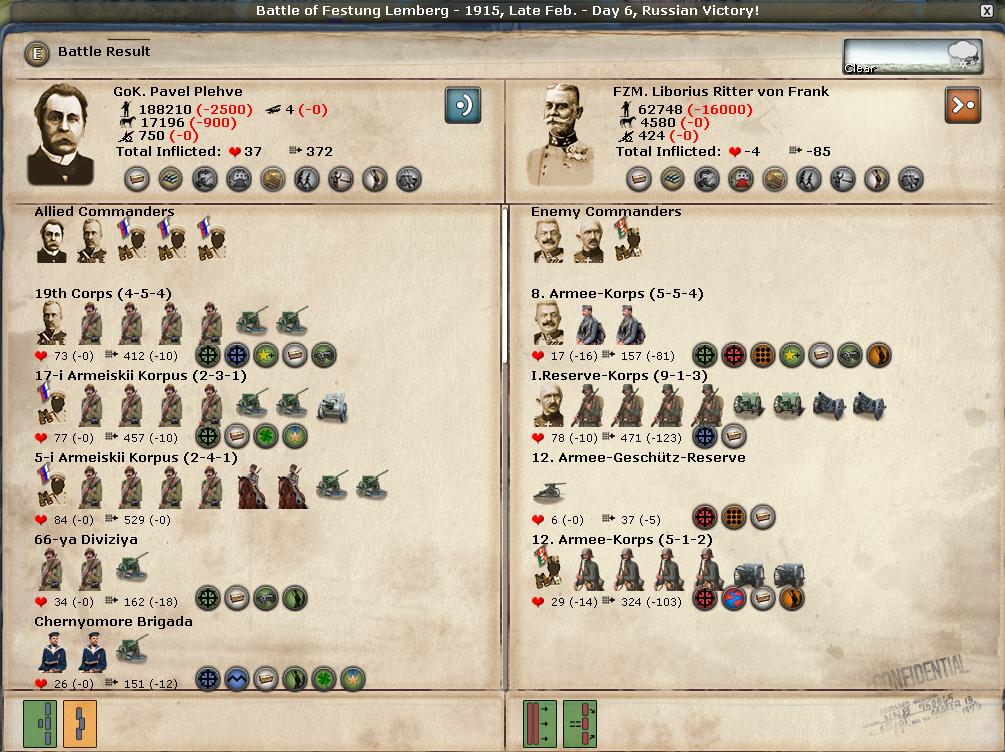The width and height of the screenshot is (1005, 752).
Task: Click the 12. Armee-Geschütz-Reserve artillery unit
Action: pos(550,490)
